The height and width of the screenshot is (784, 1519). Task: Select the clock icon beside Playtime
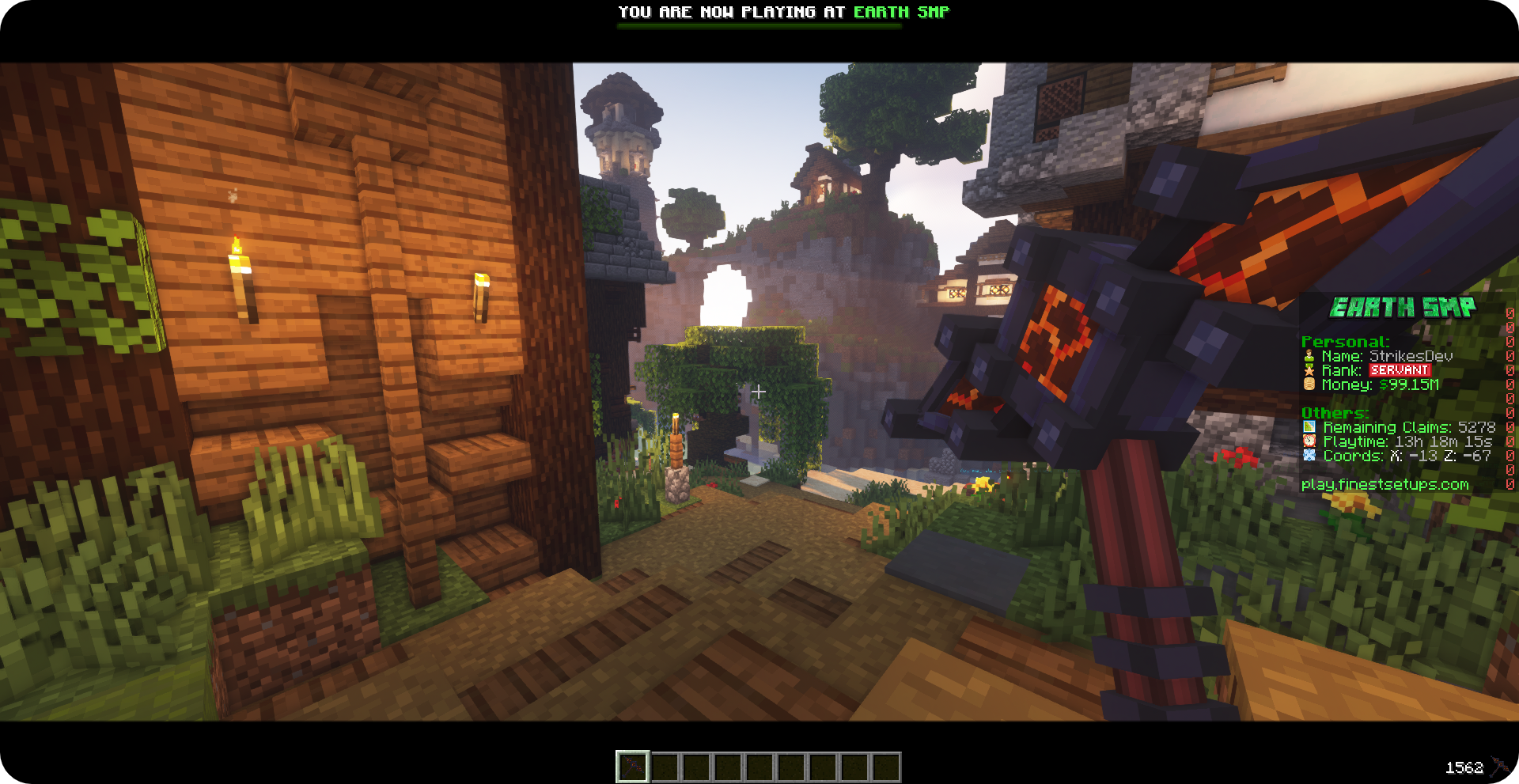click(1309, 442)
